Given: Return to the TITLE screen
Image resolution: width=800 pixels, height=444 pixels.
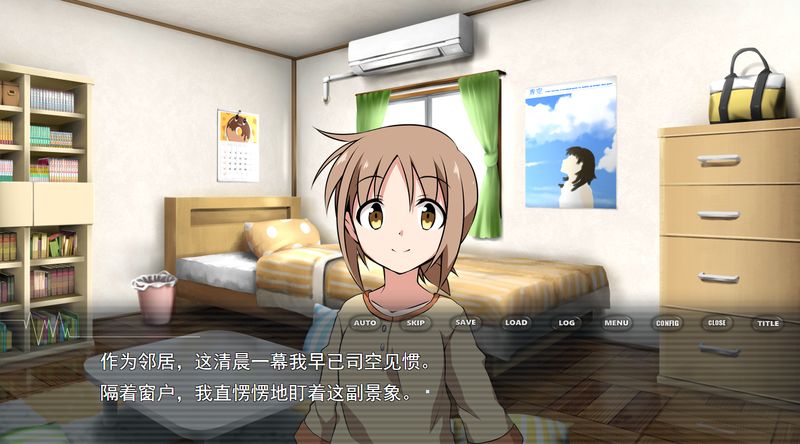Looking at the screenshot, I should (x=767, y=323).
